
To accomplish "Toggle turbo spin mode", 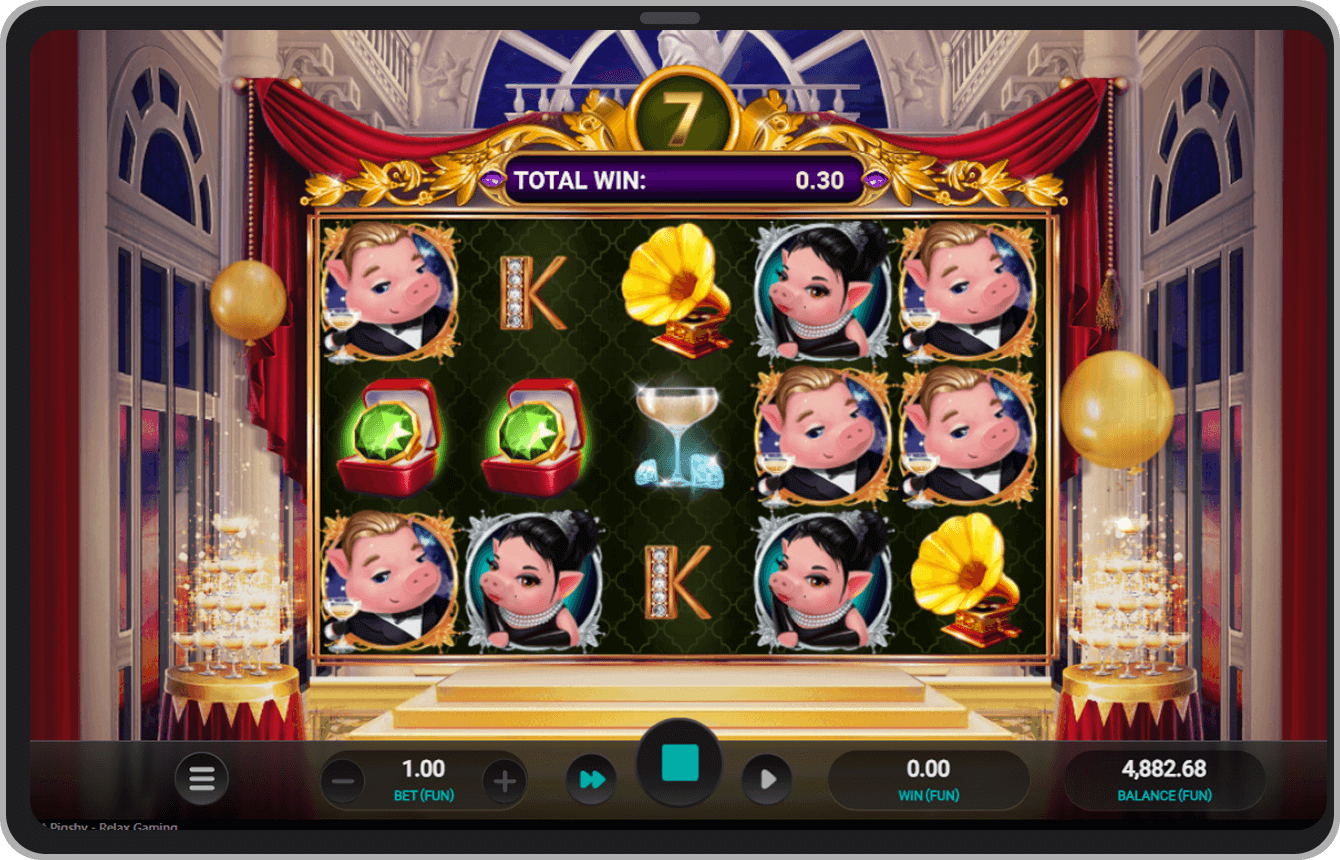I will tap(592, 779).
